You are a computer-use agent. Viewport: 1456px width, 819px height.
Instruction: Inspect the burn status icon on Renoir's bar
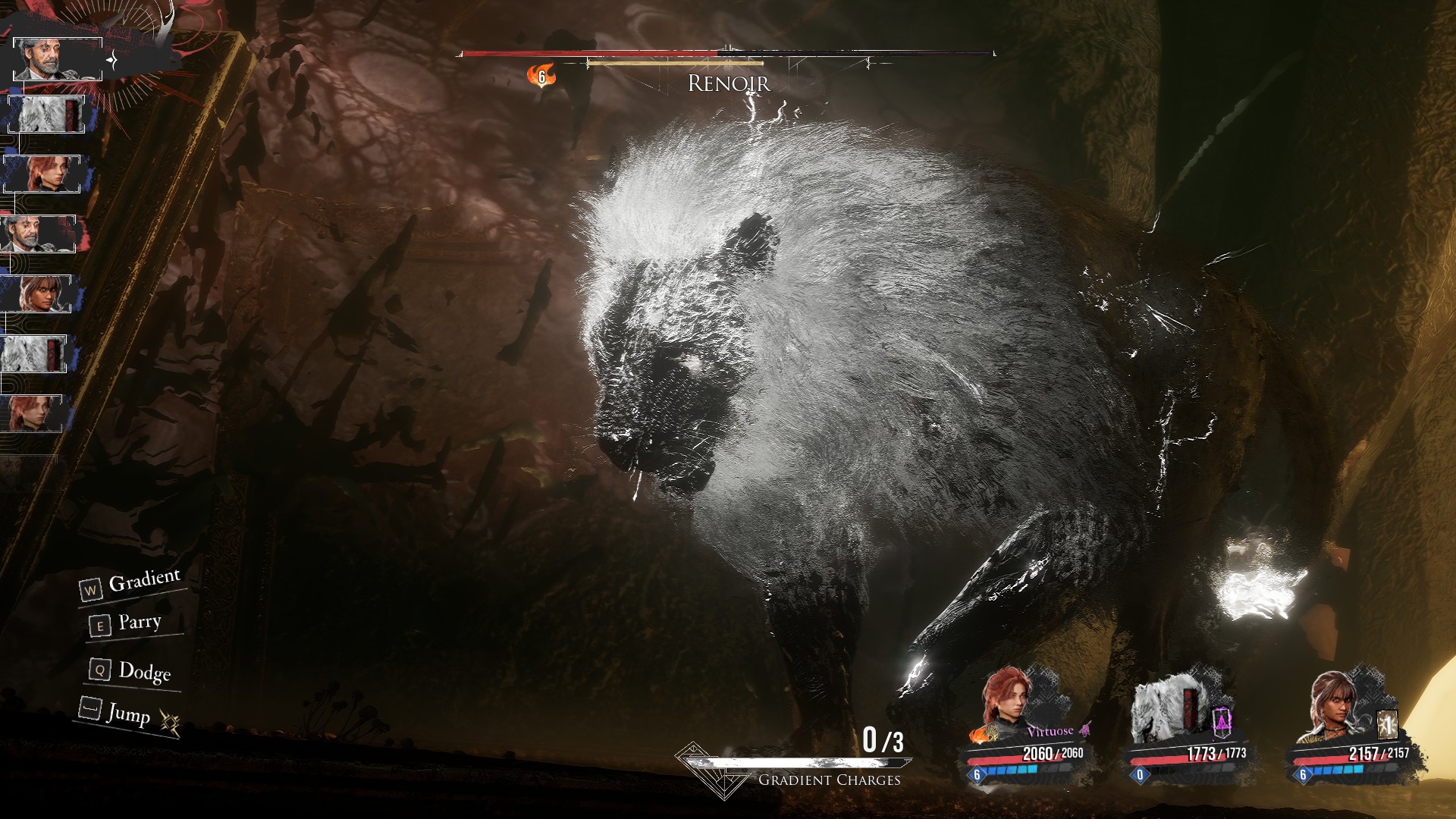point(541,76)
